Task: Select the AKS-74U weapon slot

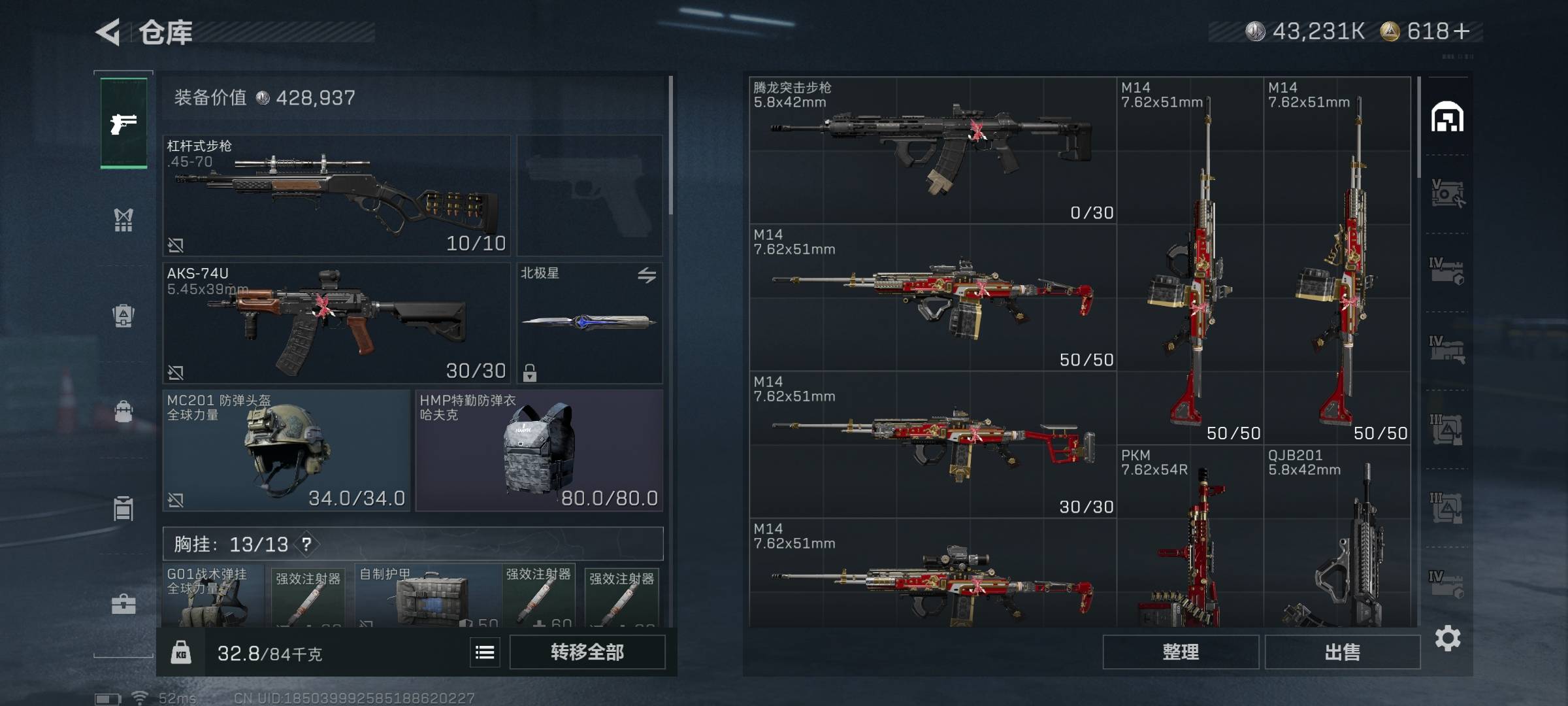Action: (x=336, y=323)
